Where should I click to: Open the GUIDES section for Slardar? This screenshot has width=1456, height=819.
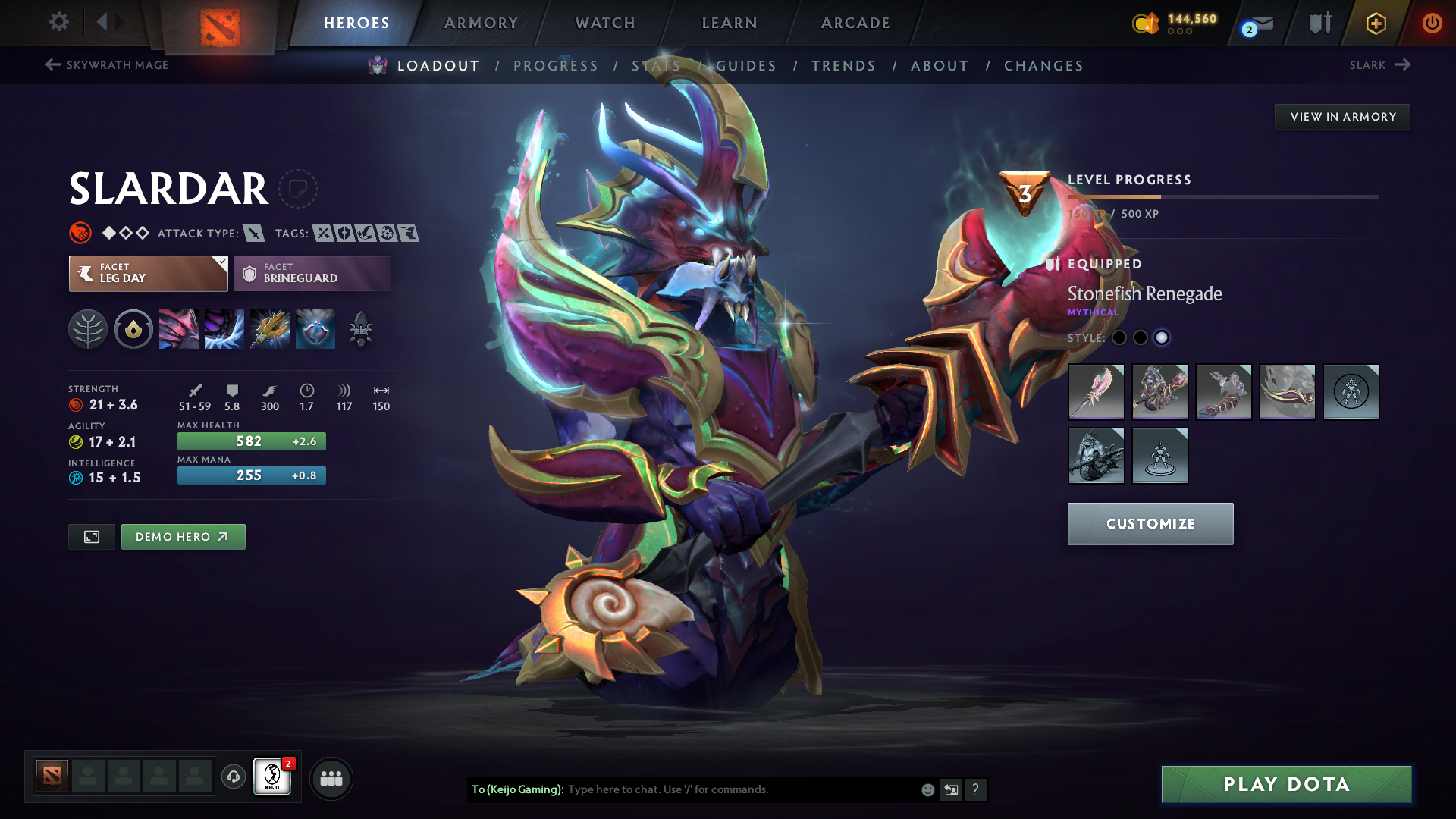pyautogui.click(x=747, y=66)
